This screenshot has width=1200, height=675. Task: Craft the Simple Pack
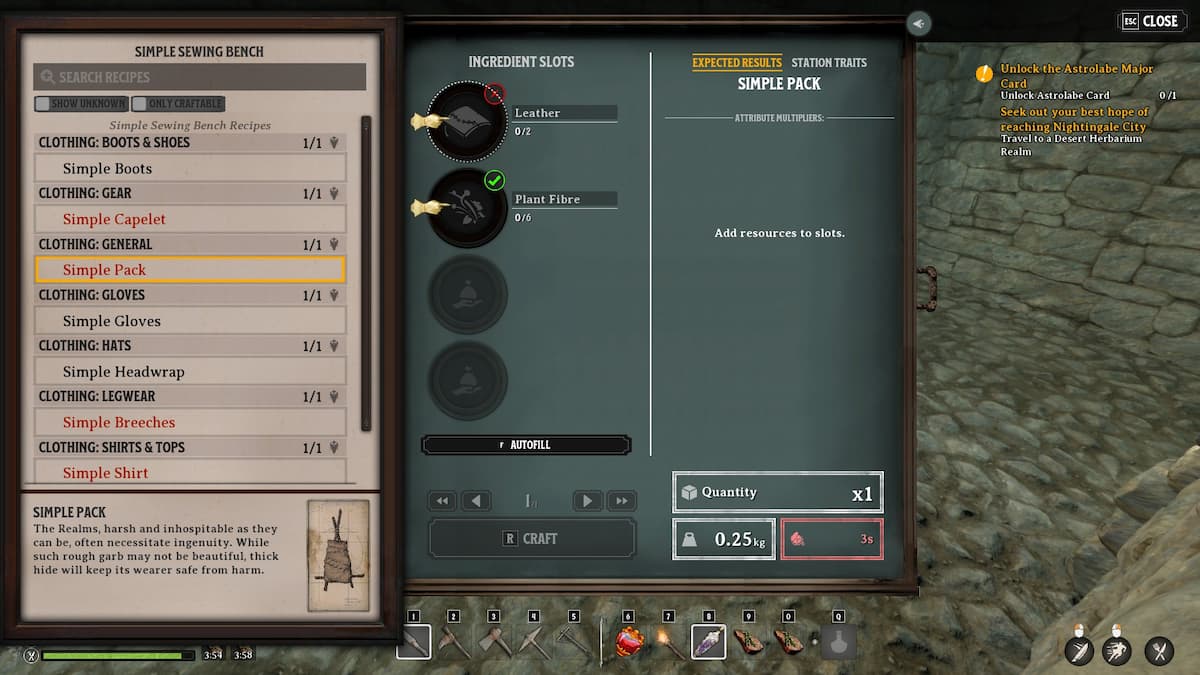pyautogui.click(x=531, y=538)
